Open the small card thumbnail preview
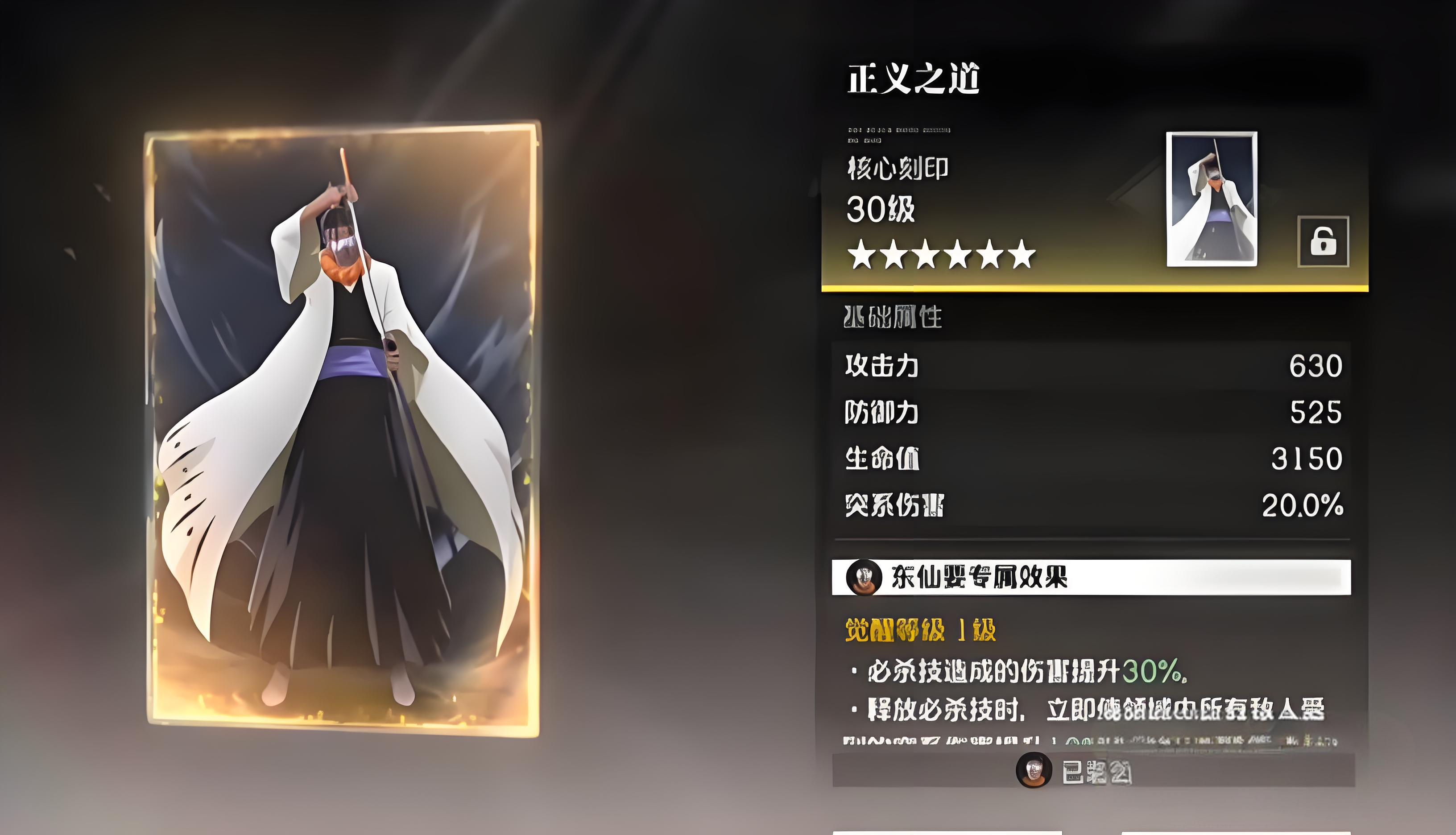 pyautogui.click(x=1212, y=199)
